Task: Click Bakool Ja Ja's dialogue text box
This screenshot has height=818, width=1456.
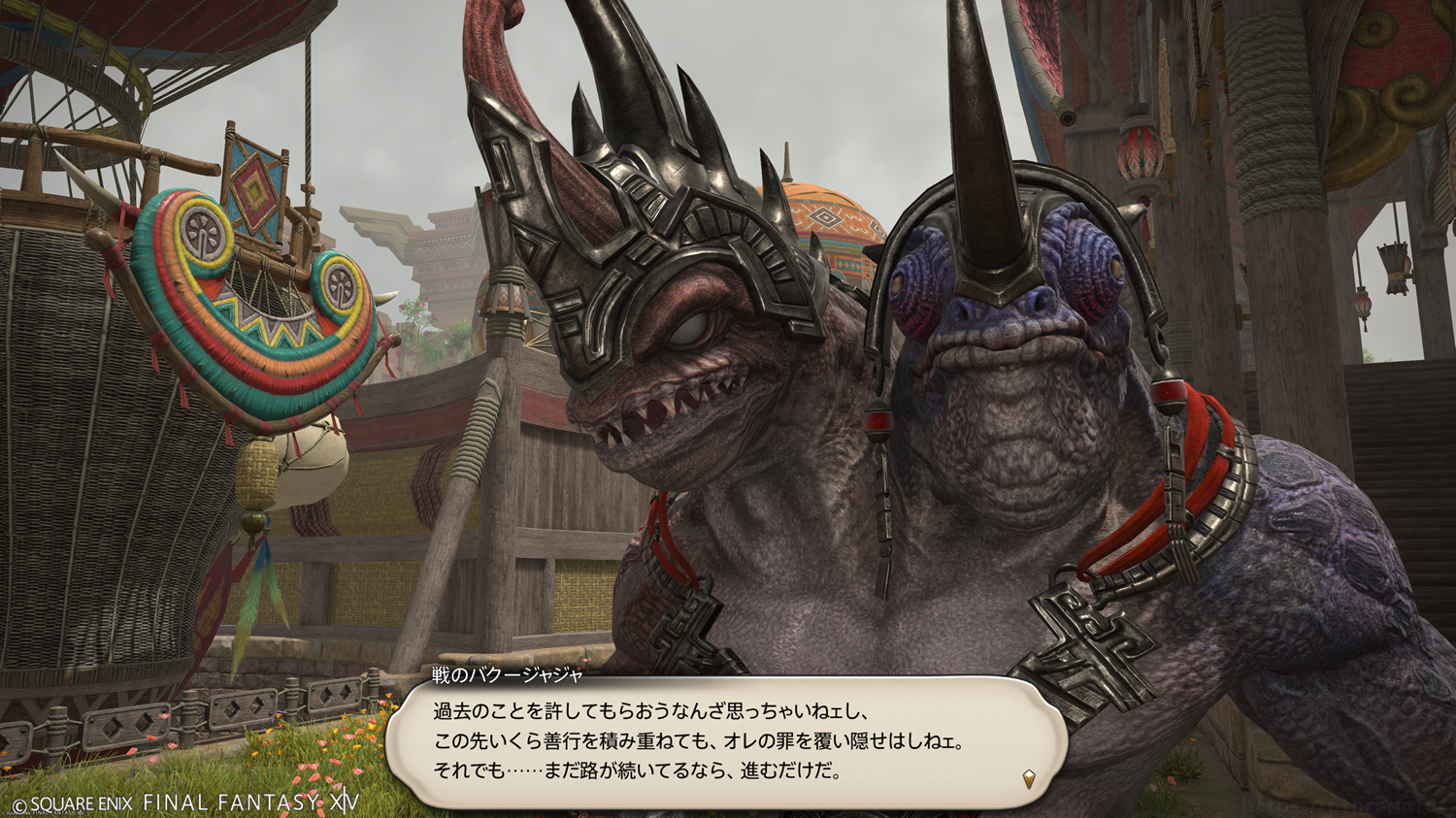Action: click(x=726, y=742)
